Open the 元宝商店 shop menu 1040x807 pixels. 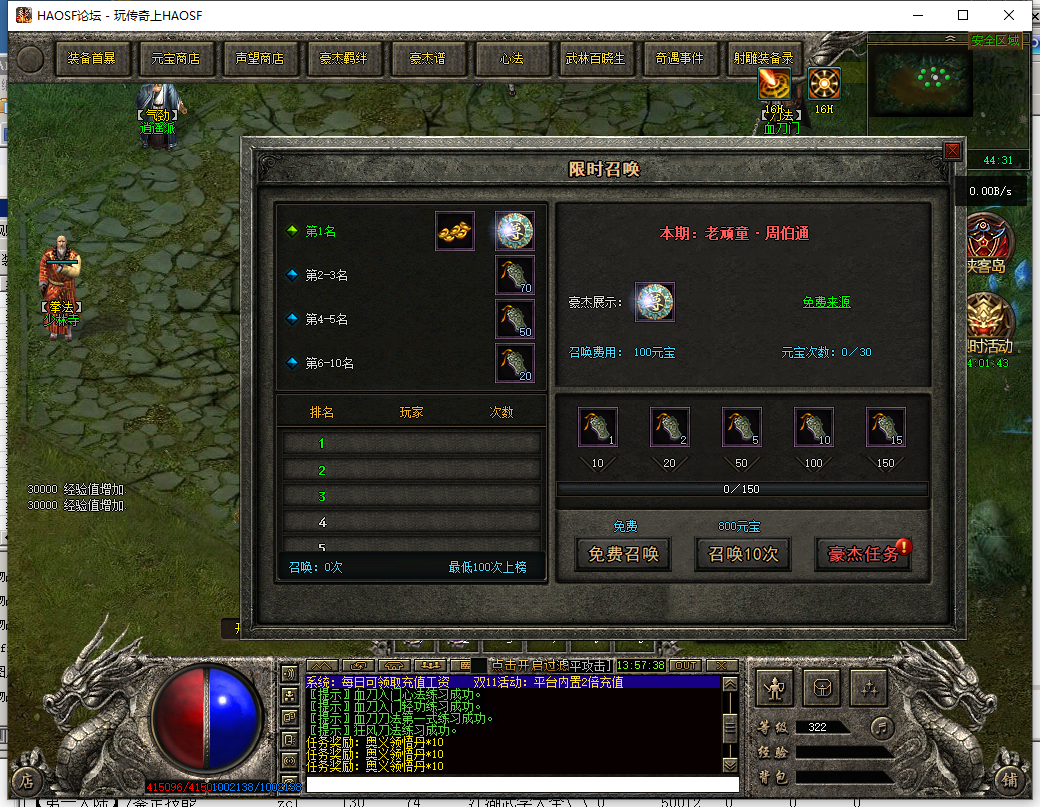coord(175,58)
